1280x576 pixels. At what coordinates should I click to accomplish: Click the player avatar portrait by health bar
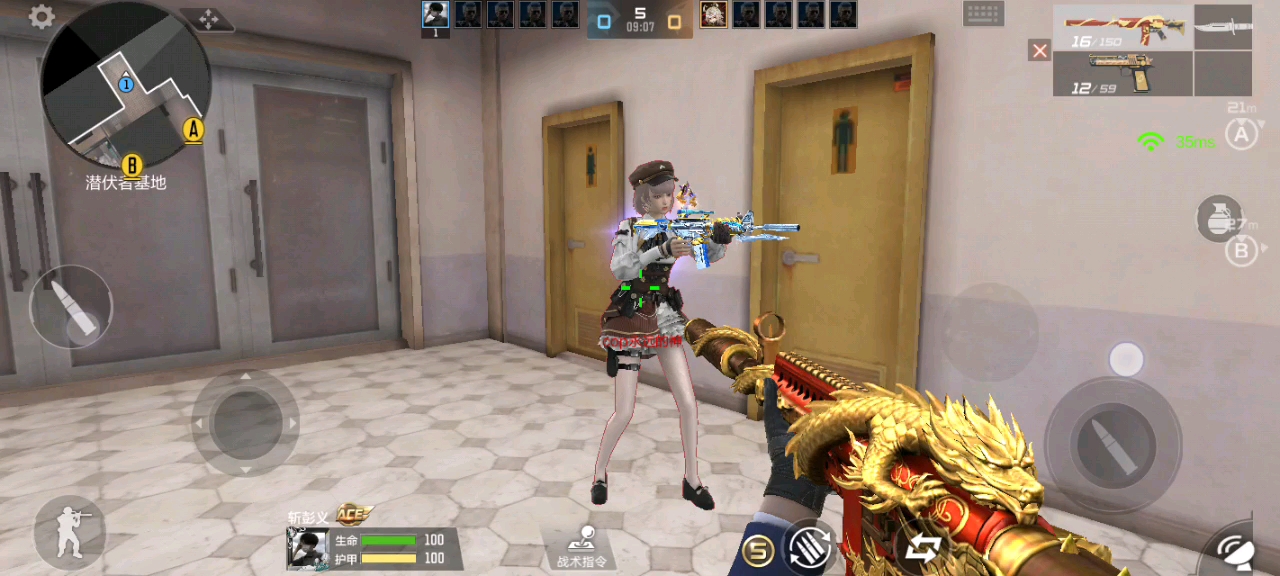[307, 548]
